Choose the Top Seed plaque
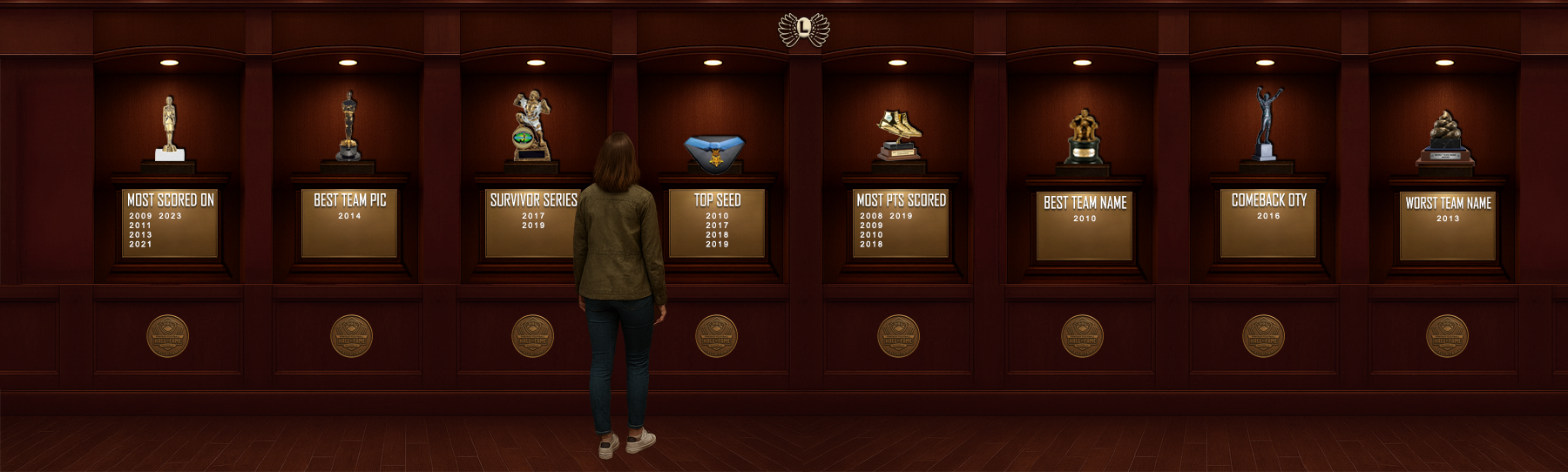The image size is (1568, 472). pos(717,223)
